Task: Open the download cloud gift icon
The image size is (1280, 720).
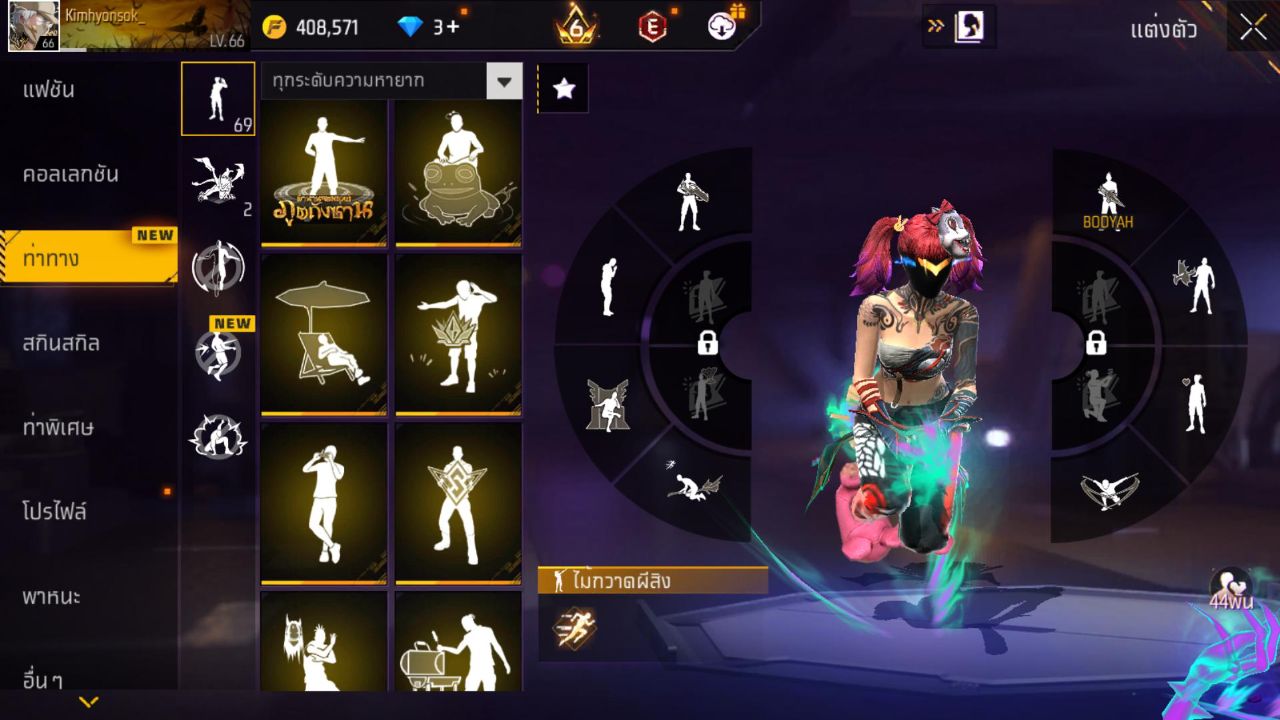Action: click(723, 26)
